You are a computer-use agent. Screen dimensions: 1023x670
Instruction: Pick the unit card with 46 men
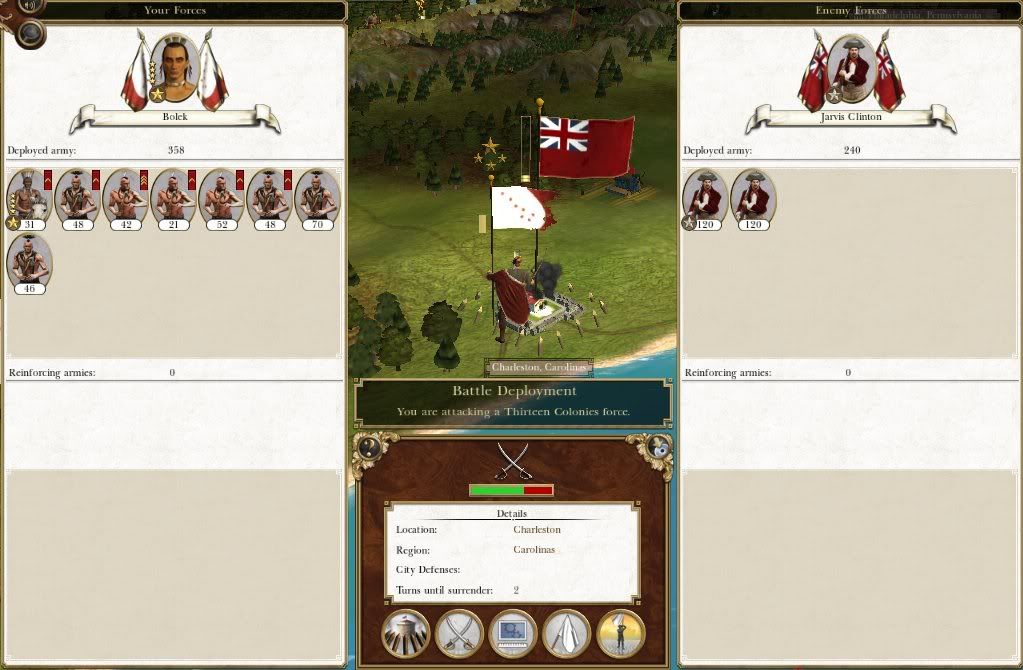[28, 262]
